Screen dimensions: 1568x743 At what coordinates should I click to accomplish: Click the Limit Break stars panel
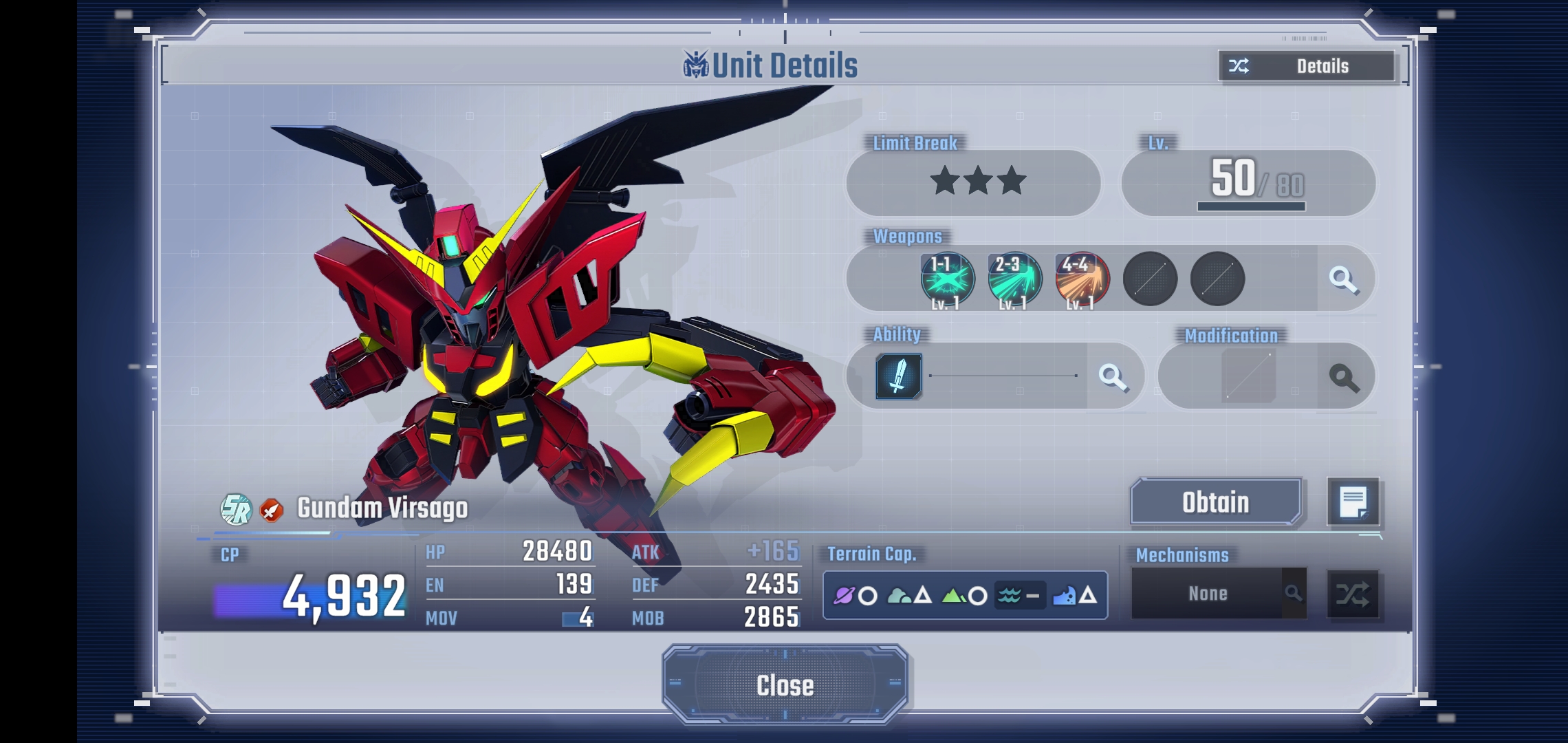[x=977, y=182]
